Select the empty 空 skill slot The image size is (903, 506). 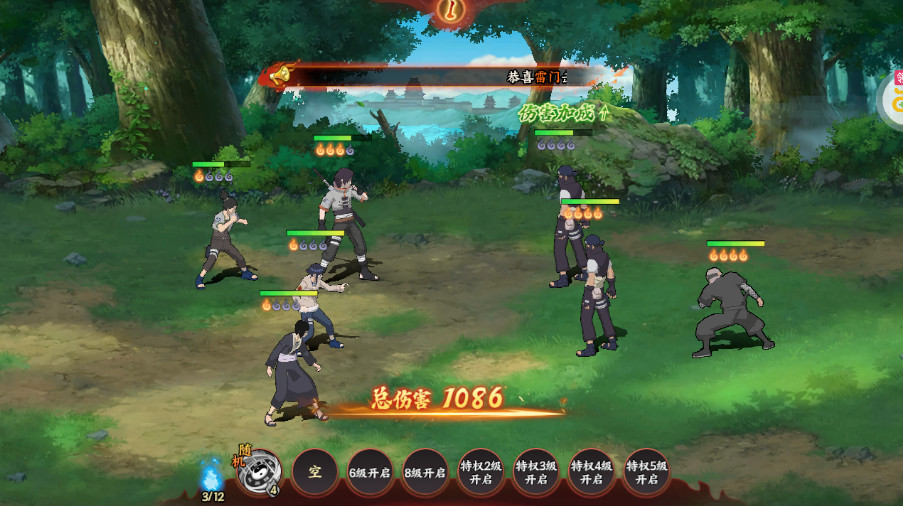point(315,472)
